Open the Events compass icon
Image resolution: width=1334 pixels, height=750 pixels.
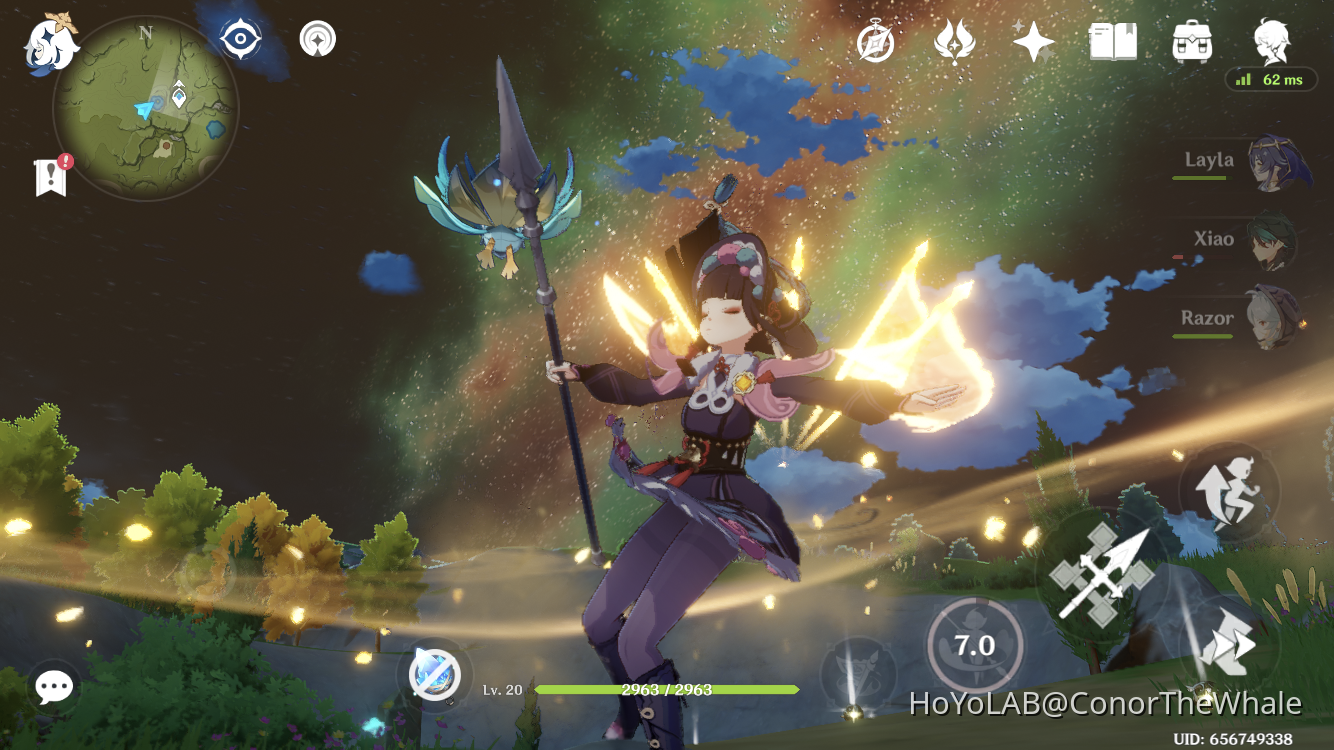click(x=875, y=41)
